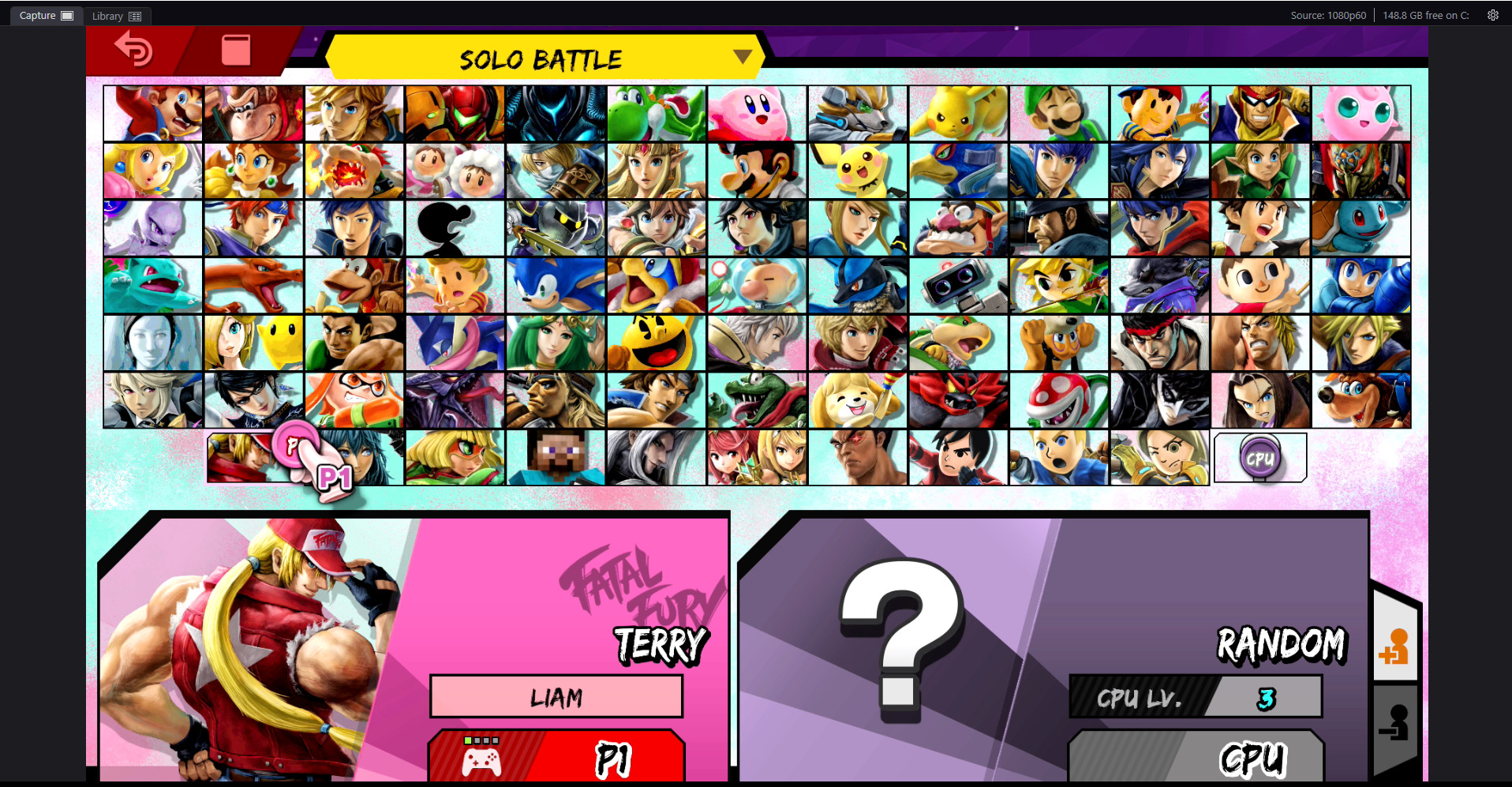Select Sonic's character portrait
This screenshot has width=1512, height=787.
(x=555, y=285)
